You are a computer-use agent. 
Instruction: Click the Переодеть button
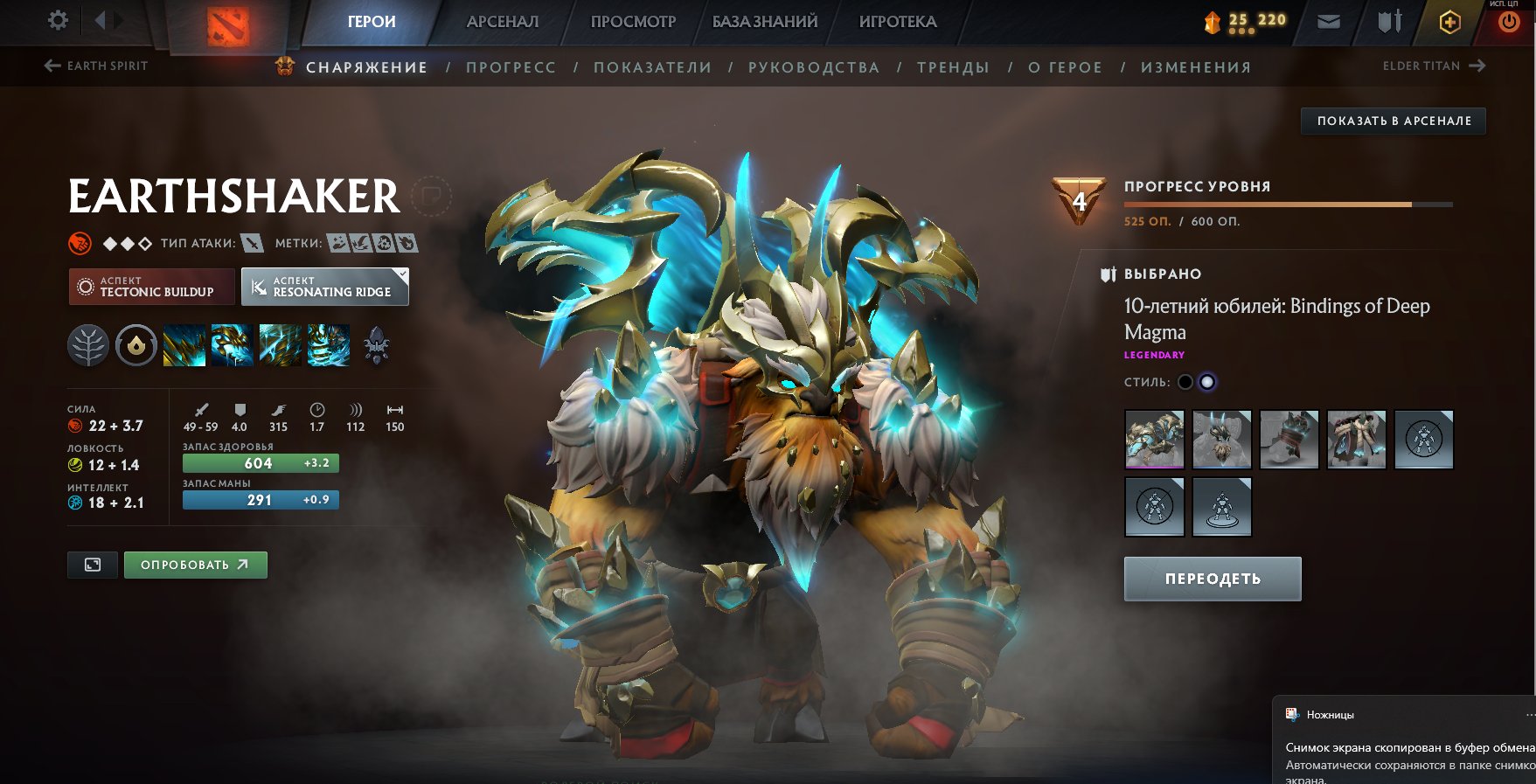tap(1213, 579)
